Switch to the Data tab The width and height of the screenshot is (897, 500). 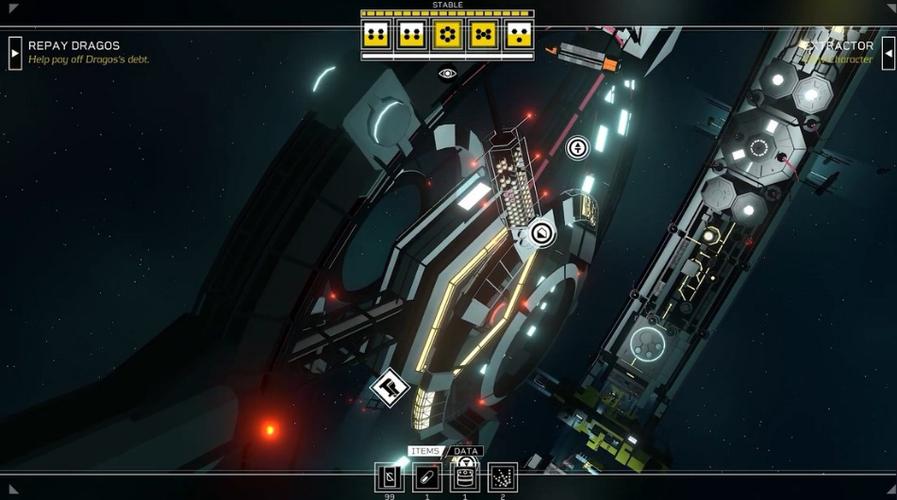click(465, 451)
